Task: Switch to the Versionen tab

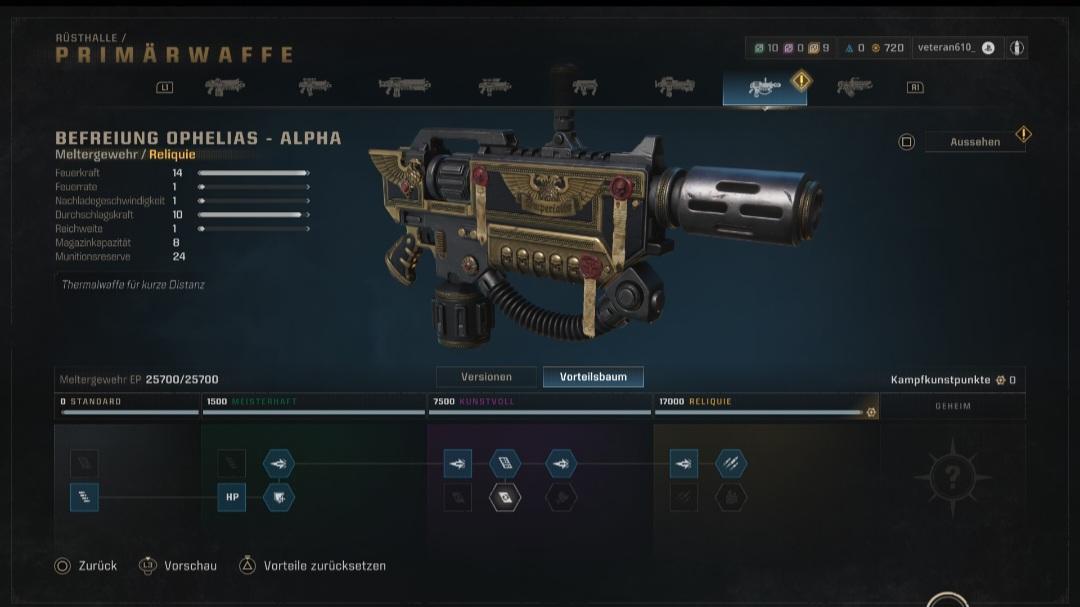Action: click(x=486, y=377)
